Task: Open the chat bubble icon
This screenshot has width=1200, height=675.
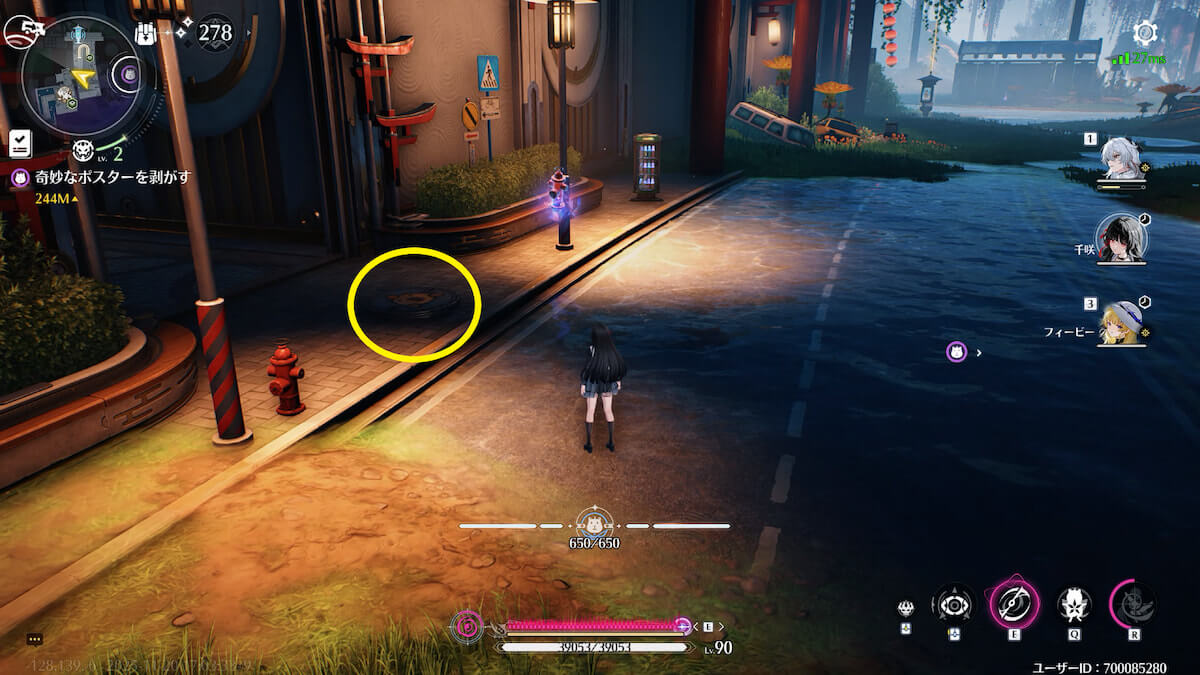Action: click(35, 638)
